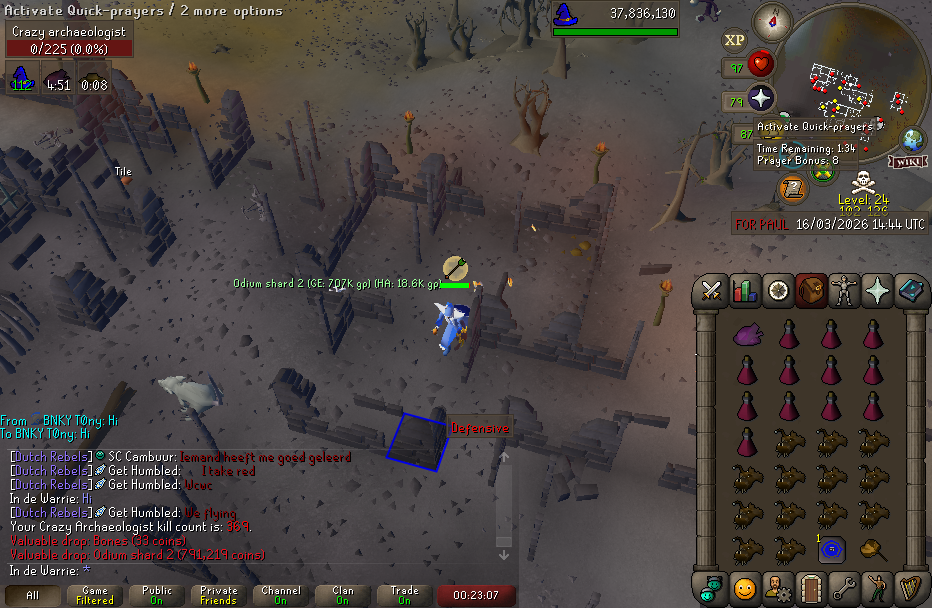932x608 pixels.
Task: Open the wrench Settings tab
Action: (845, 588)
